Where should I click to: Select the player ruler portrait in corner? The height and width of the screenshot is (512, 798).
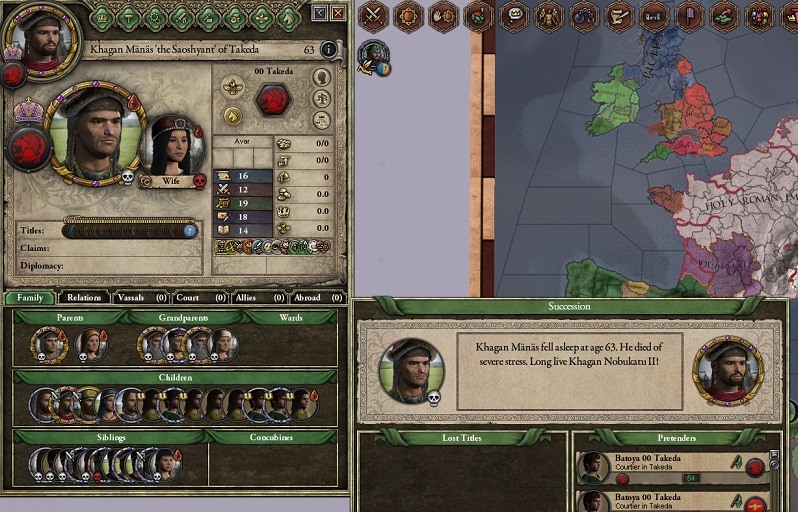click(x=40, y=36)
